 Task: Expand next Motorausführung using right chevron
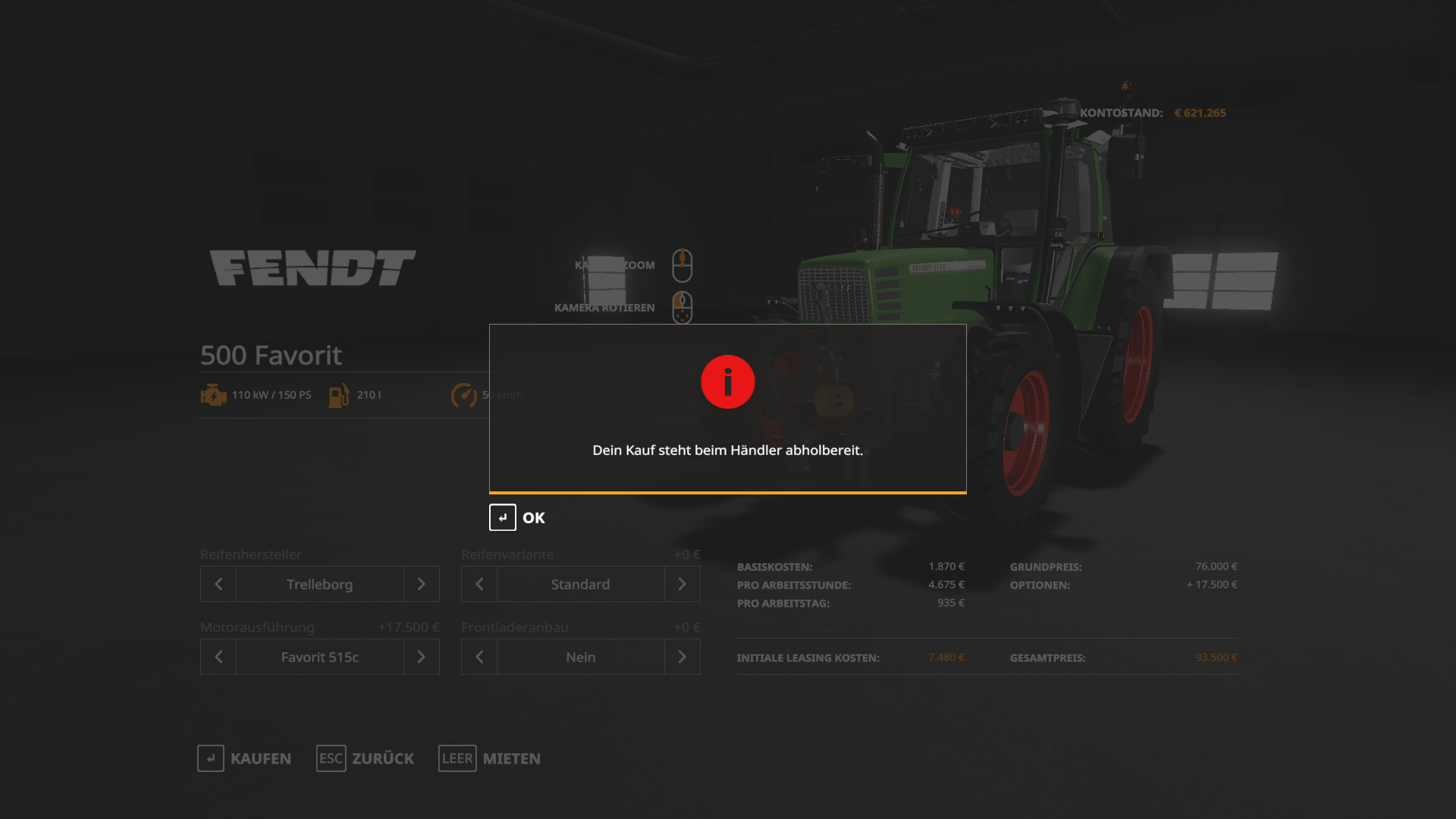tap(422, 657)
